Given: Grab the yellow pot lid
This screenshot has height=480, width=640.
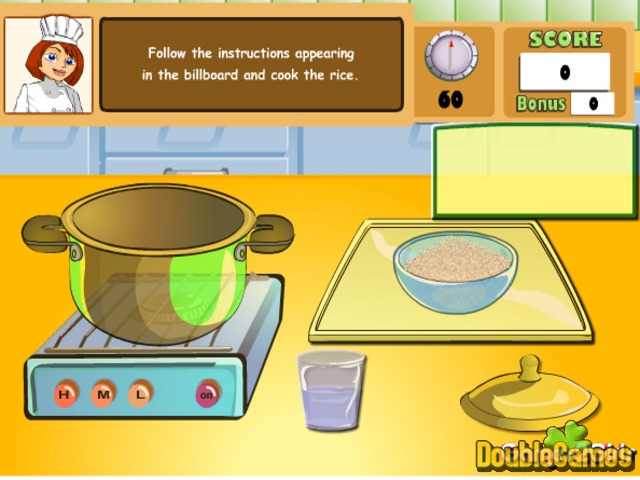Looking at the screenshot, I should 530,396.
